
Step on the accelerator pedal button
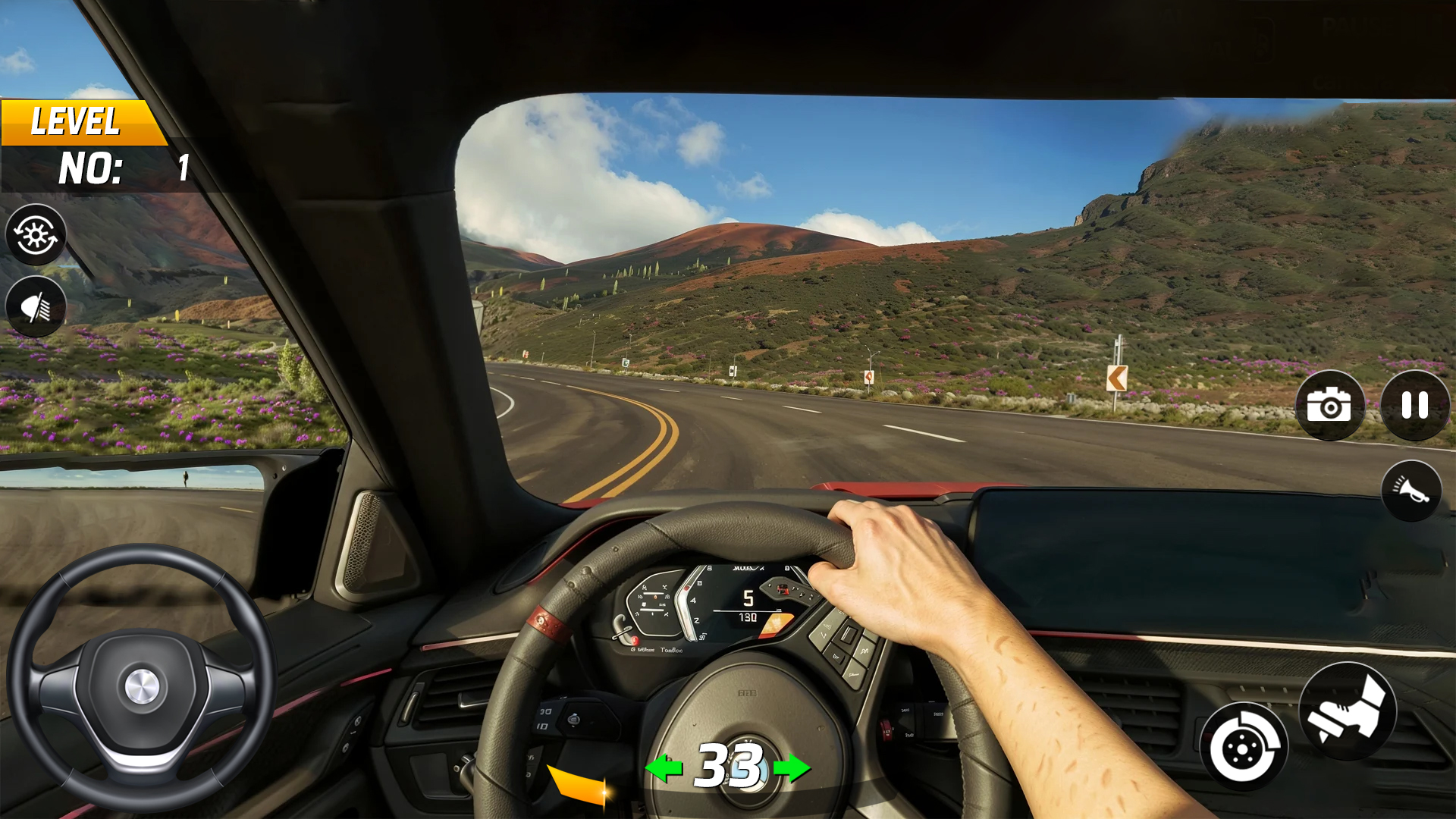tap(1348, 711)
